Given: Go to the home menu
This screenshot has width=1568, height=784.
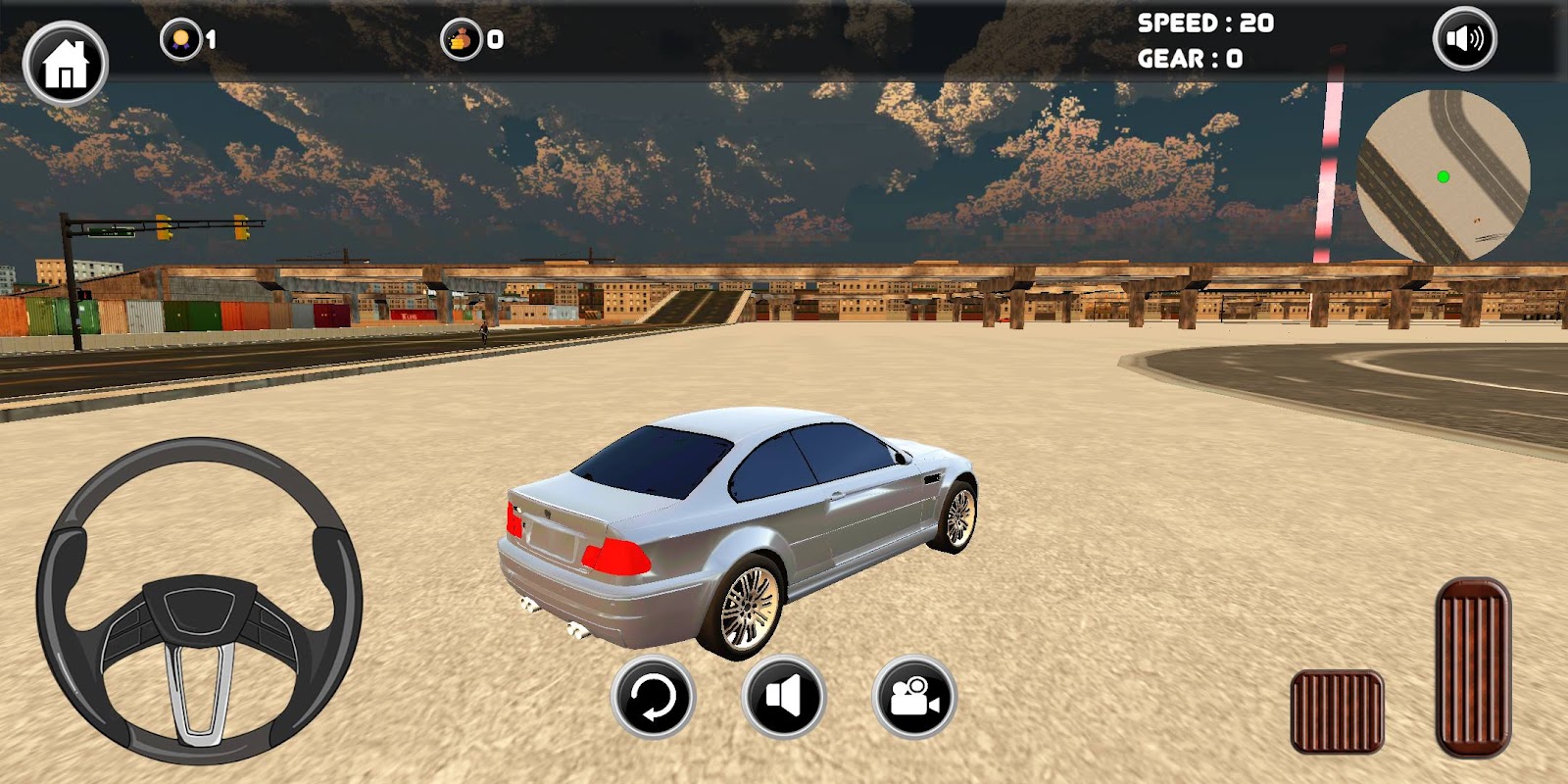Looking at the screenshot, I should click(65, 64).
